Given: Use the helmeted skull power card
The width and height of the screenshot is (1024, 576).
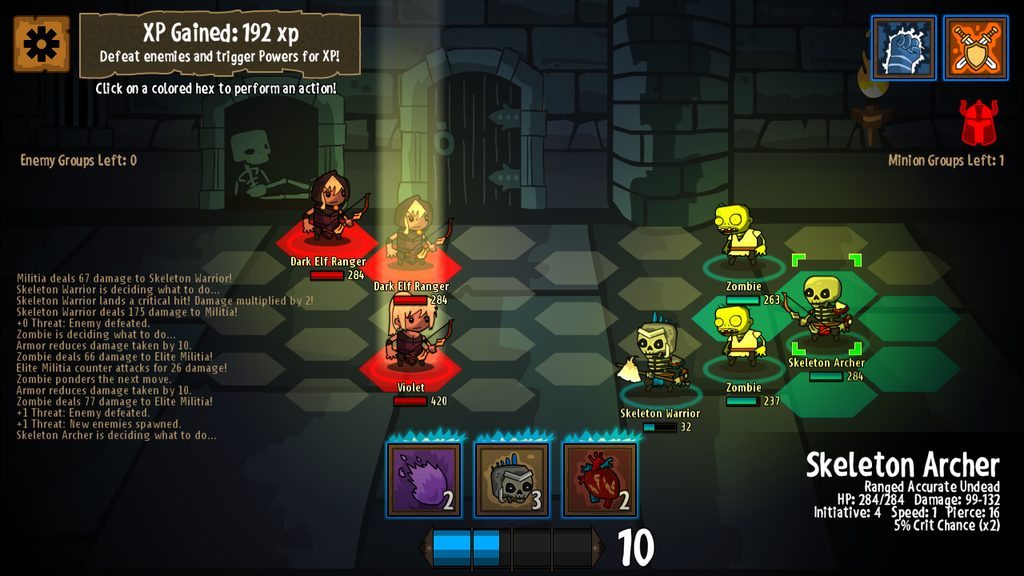Looking at the screenshot, I should (x=511, y=480).
